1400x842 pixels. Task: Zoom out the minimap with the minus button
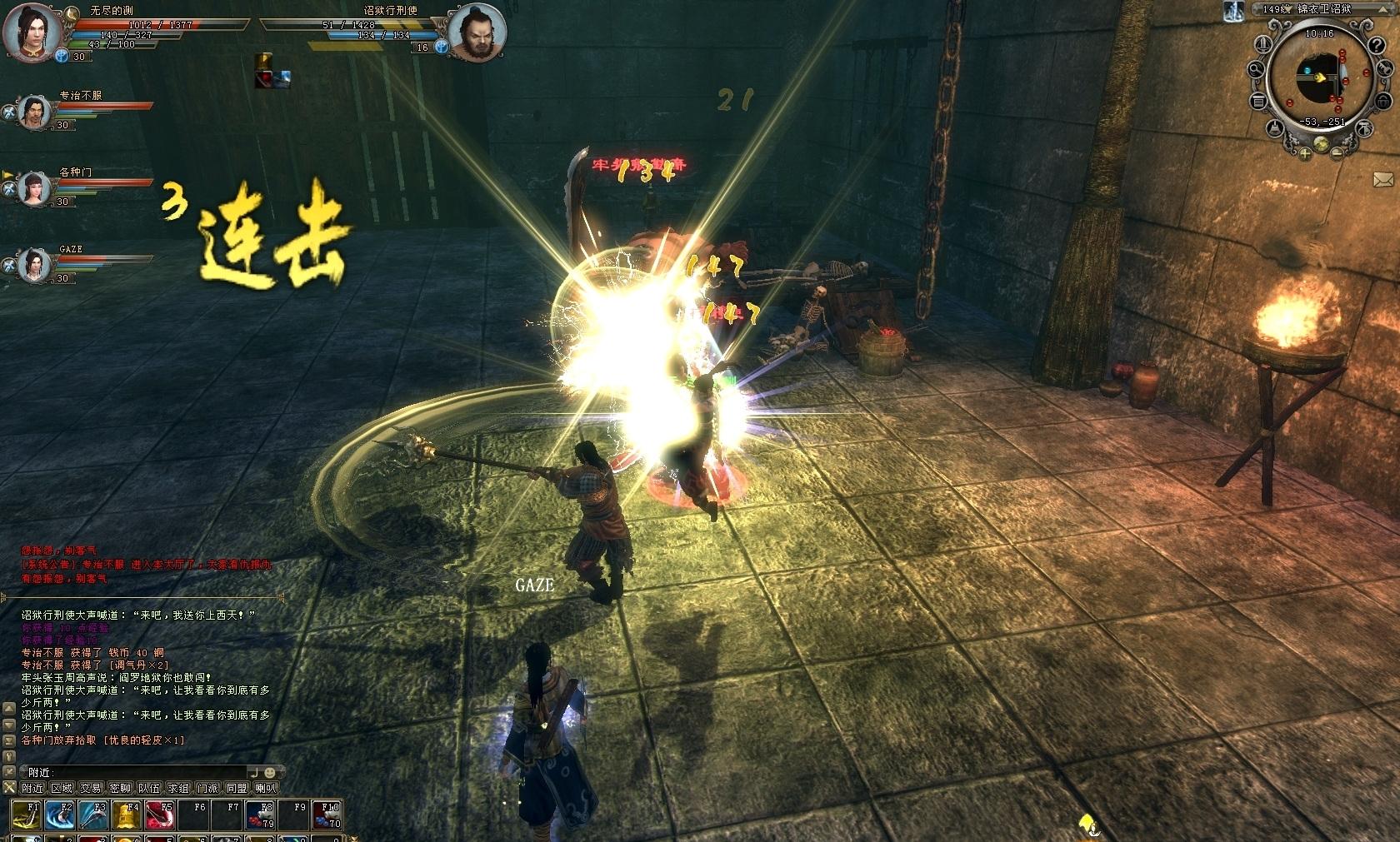coord(1337,152)
